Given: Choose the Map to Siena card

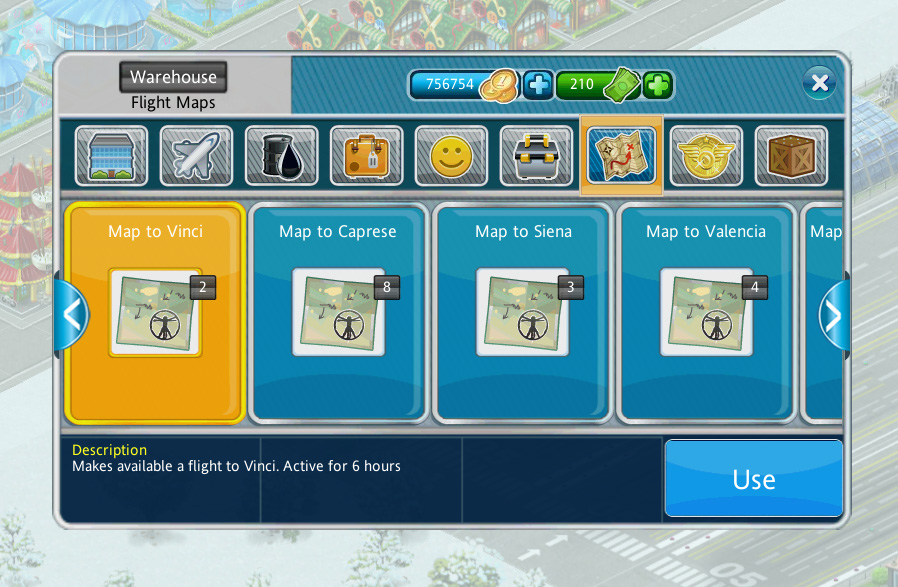Looking at the screenshot, I should 523,312.
